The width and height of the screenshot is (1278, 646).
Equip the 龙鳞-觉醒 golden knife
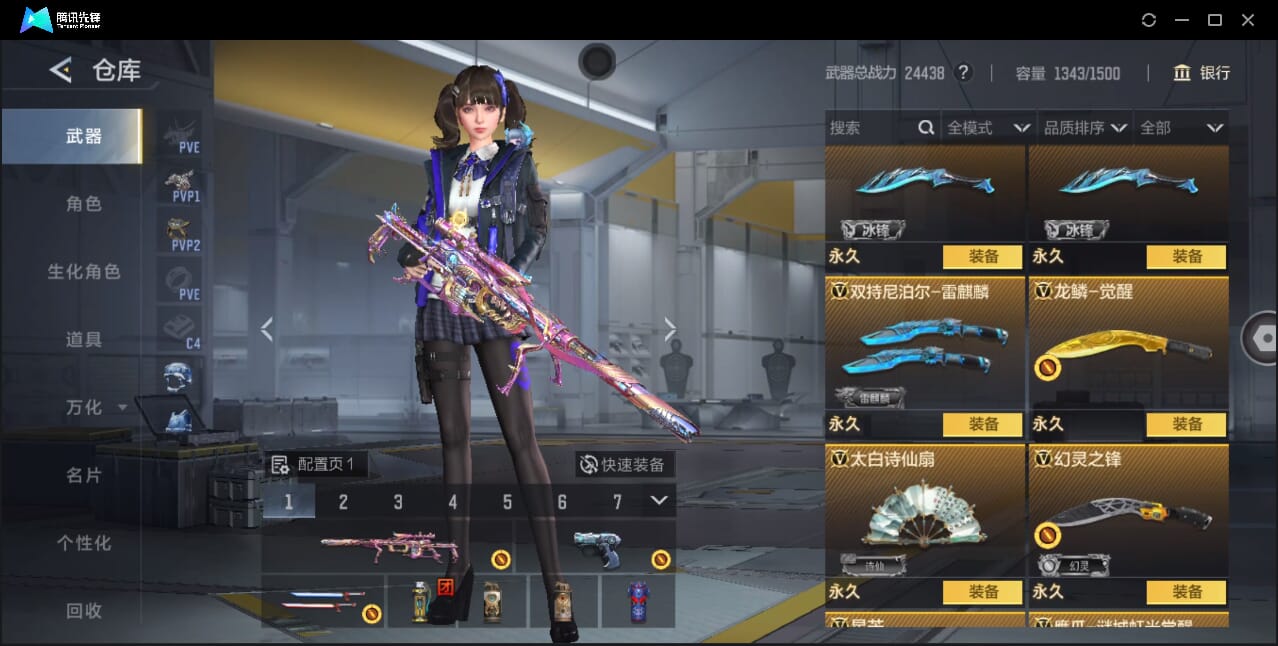[1186, 424]
